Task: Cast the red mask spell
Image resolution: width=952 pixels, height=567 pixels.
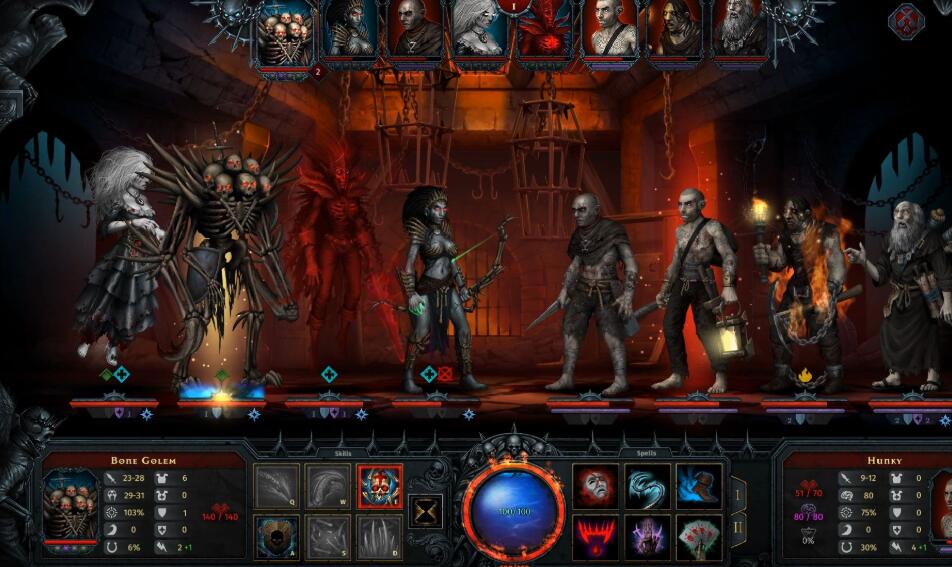Action: (x=596, y=486)
